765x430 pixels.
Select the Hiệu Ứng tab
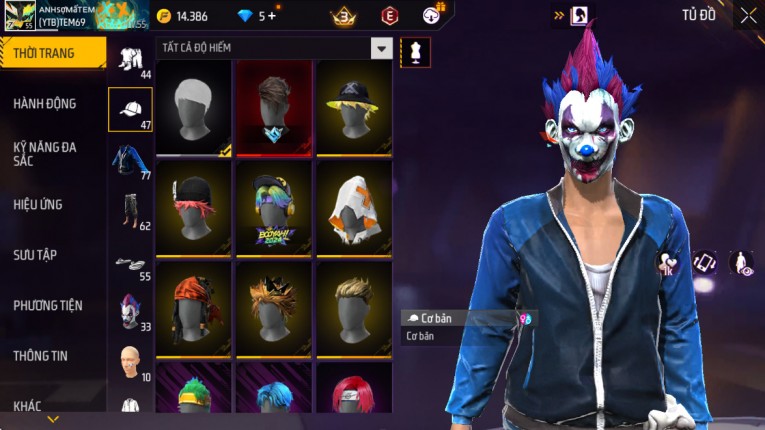point(39,204)
